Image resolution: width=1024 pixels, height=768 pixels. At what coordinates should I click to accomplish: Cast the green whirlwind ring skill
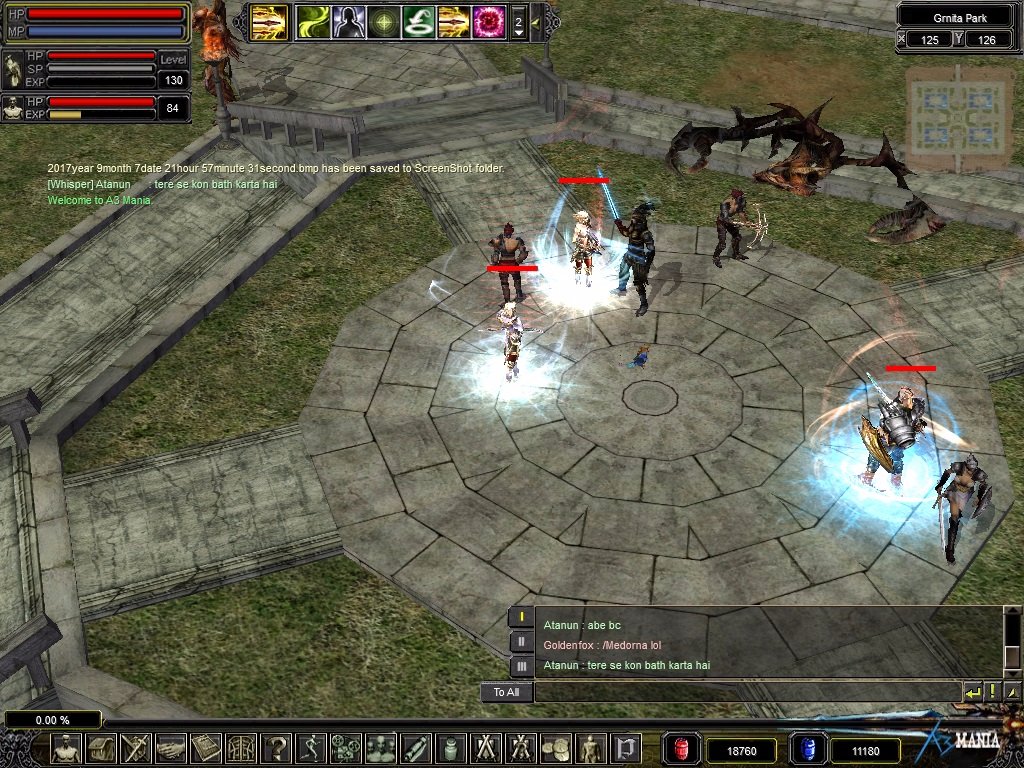point(417,21)
